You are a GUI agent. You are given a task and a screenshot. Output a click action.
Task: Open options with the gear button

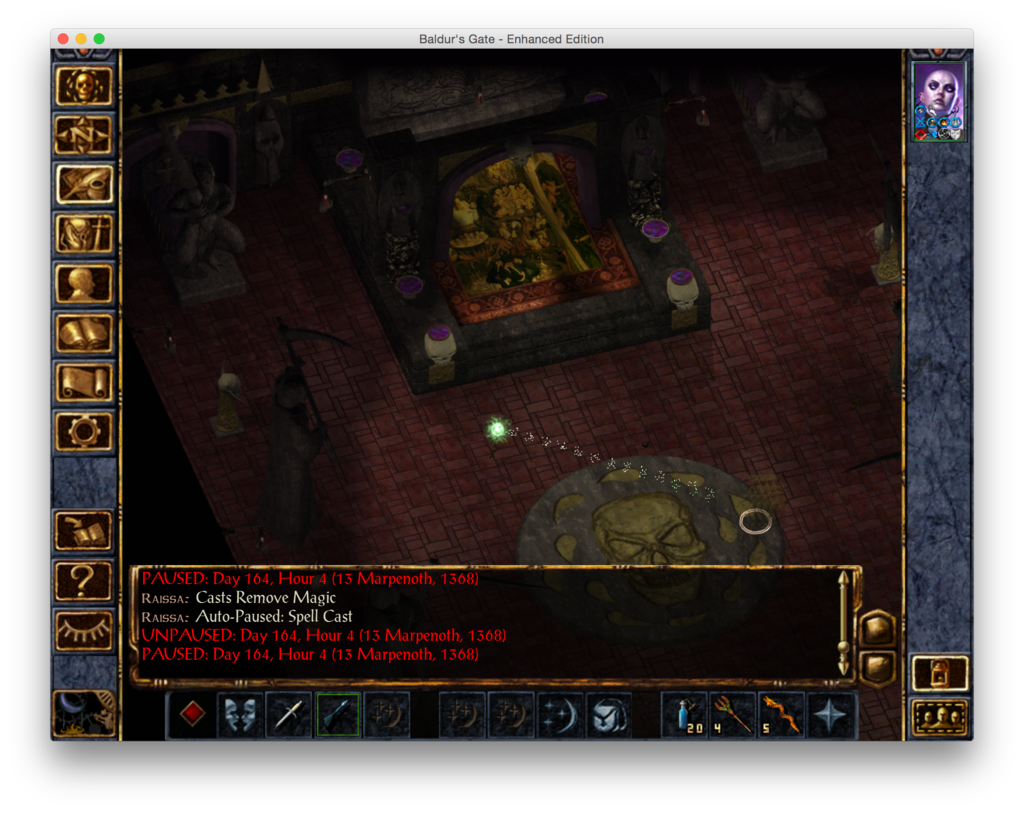[83, 431]
